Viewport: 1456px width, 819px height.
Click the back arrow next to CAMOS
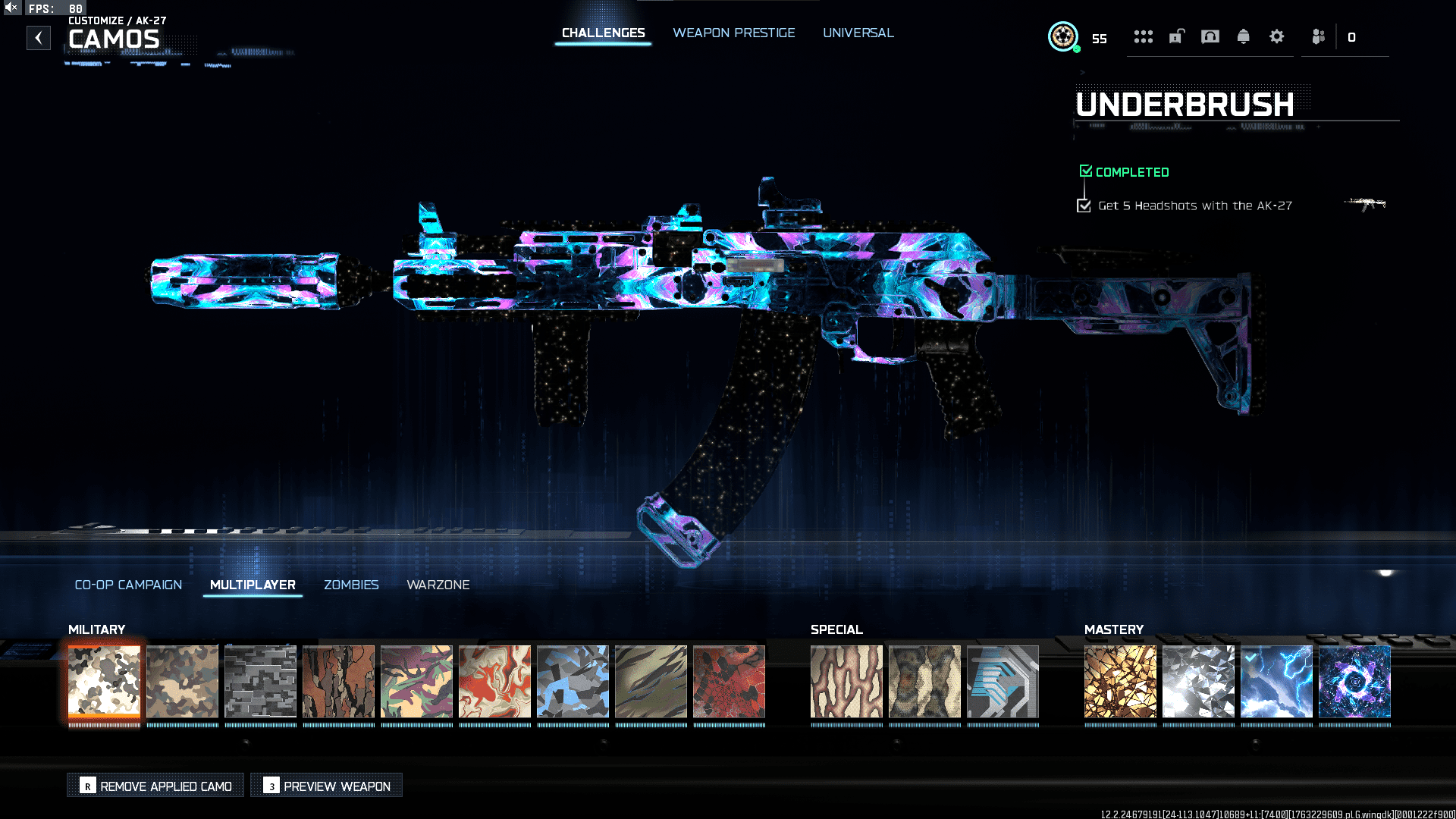38,38
